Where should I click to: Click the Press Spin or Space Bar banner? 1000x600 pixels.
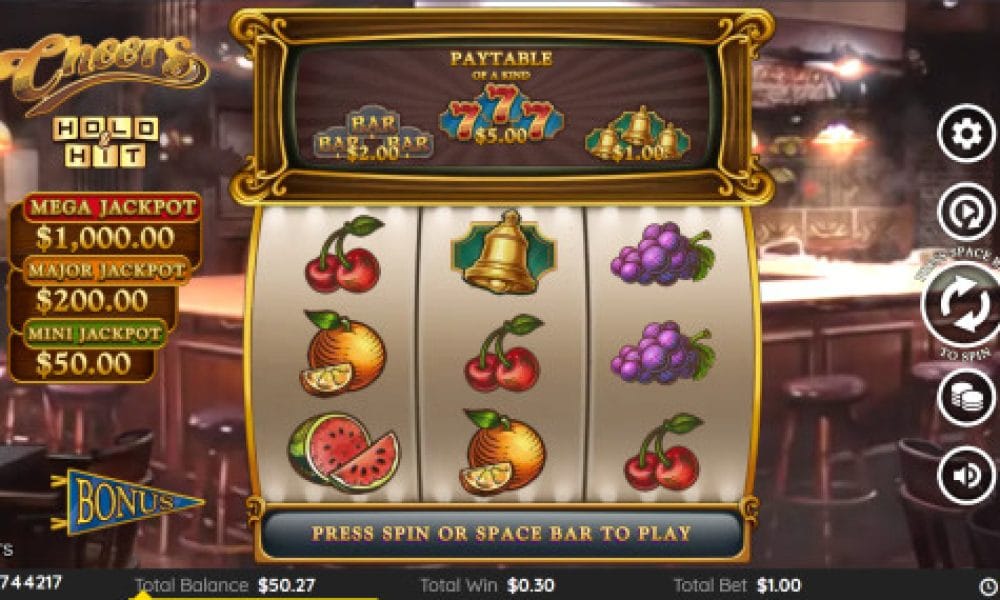[x=501, y=533]
